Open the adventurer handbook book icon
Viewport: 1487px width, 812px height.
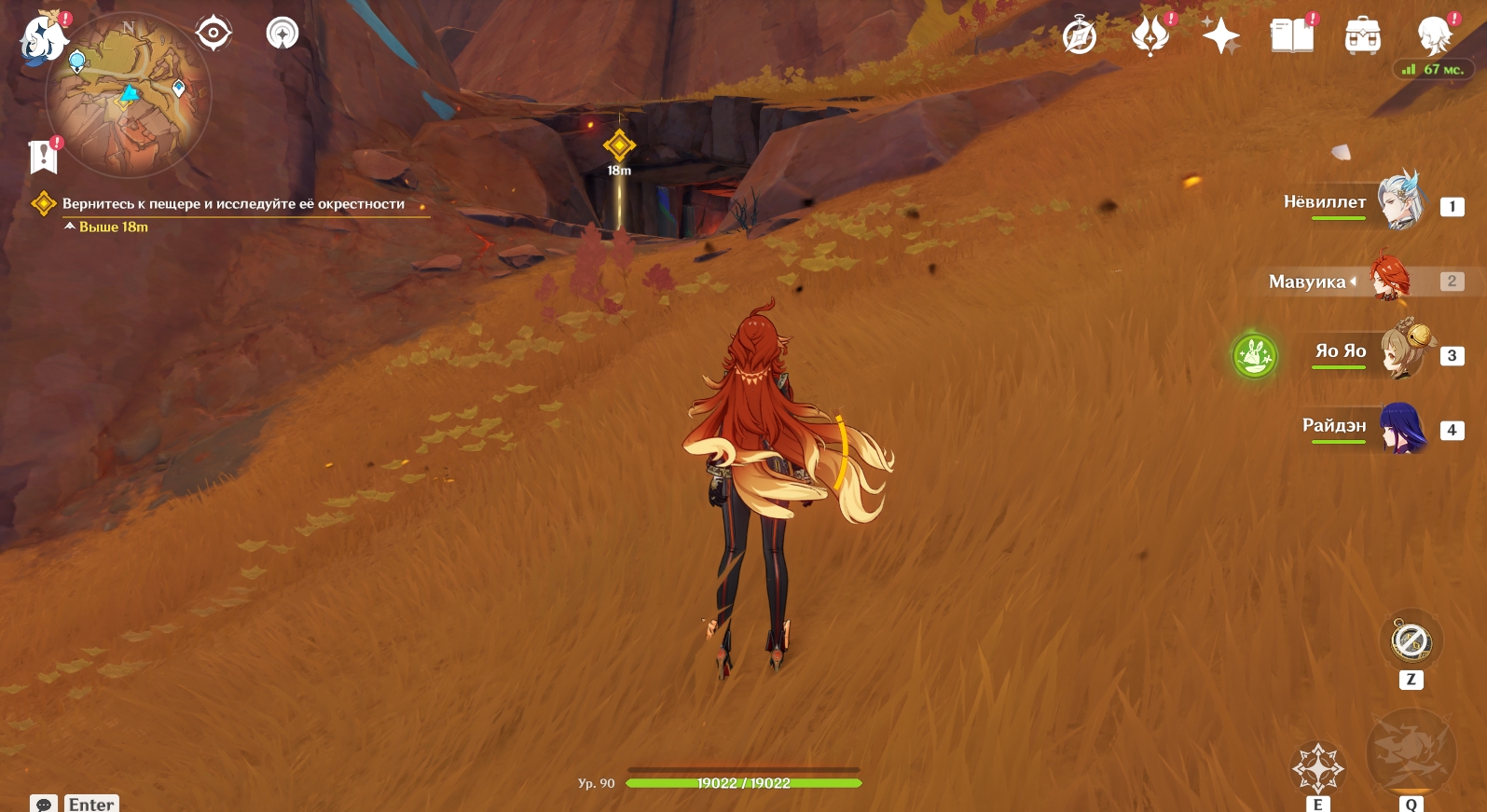1291,36
